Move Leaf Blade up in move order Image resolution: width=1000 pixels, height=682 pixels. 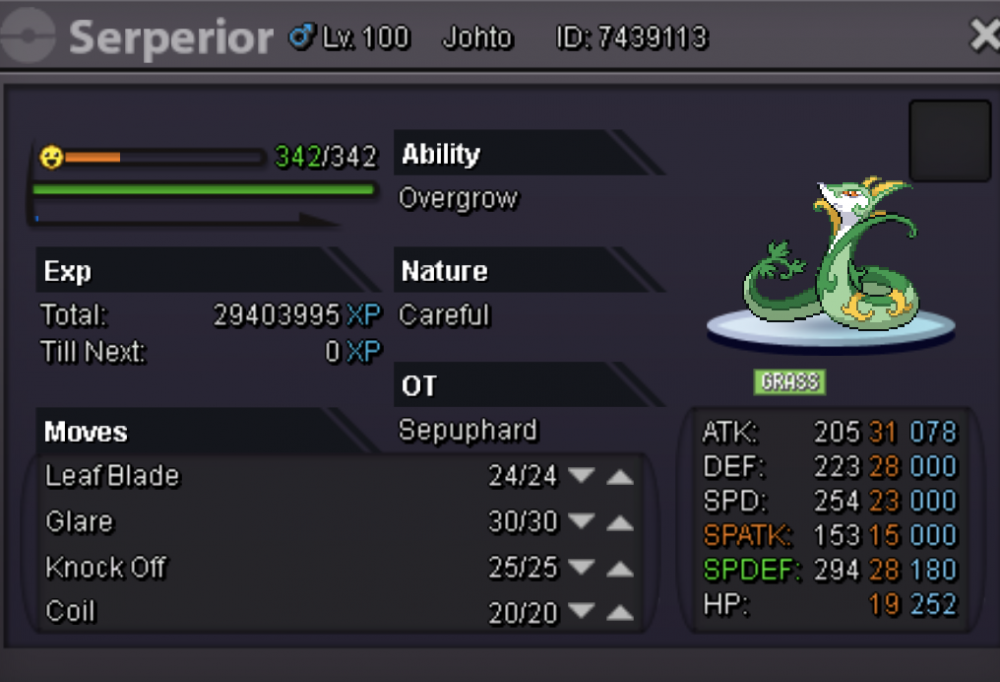(x=620, y=477)
